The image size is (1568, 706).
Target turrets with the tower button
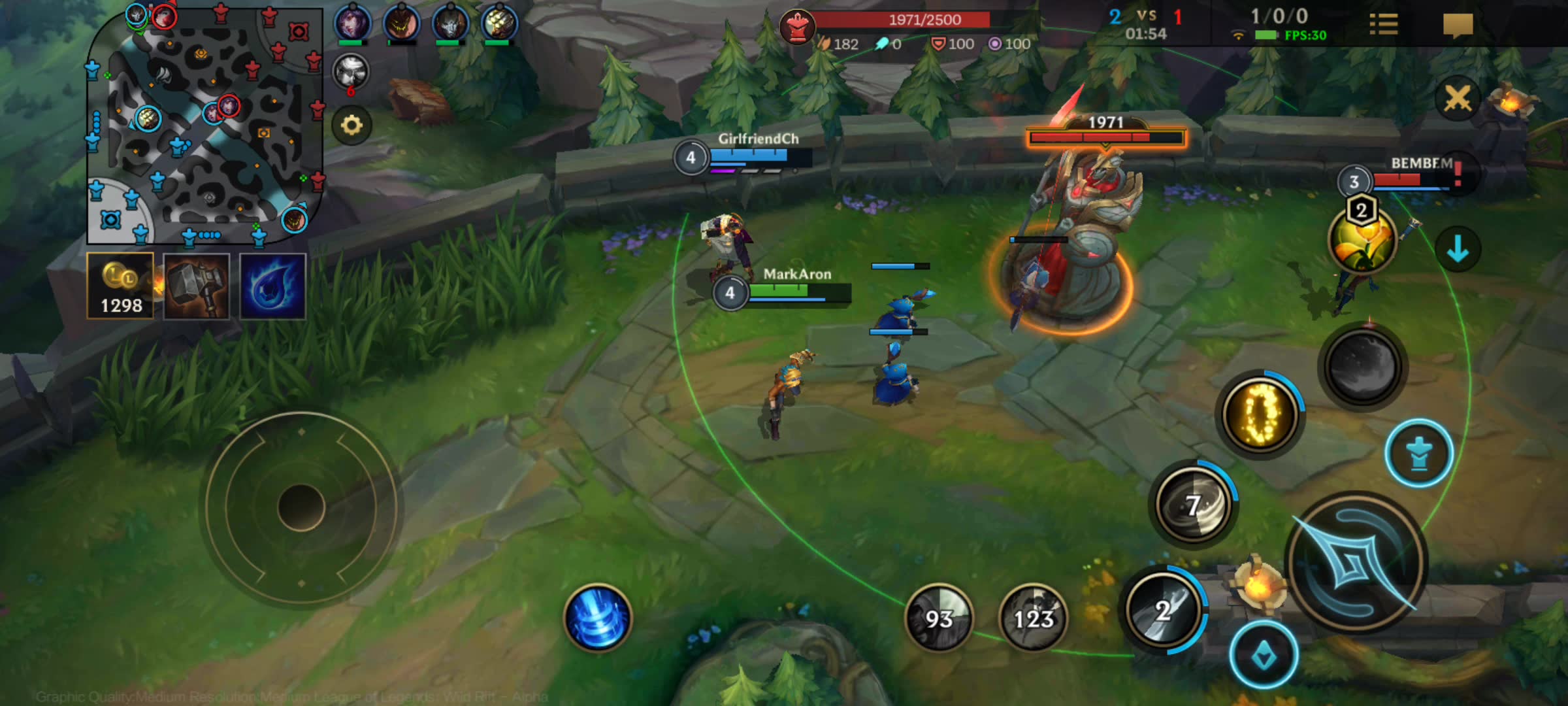tap(1418, 454)
